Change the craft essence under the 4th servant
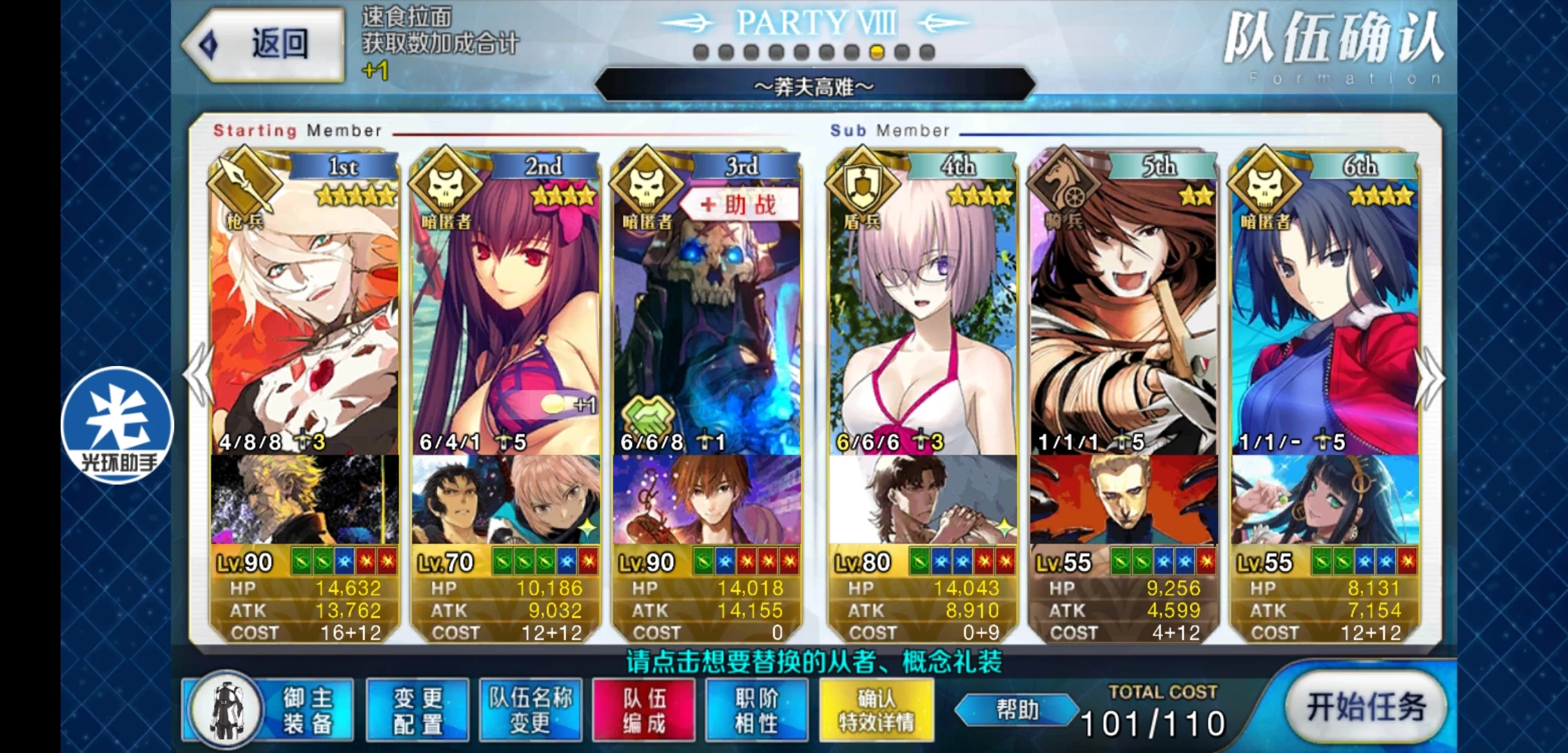Viewport: 1568px width, 753px height. [x=922, y=499]
